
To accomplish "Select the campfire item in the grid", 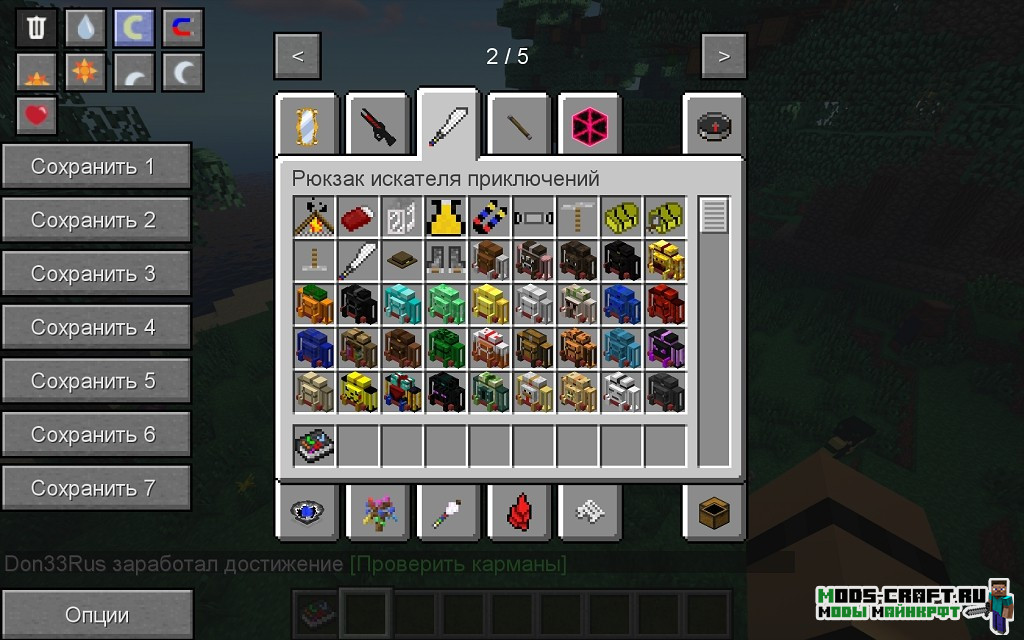I will [x=314, y=216].
